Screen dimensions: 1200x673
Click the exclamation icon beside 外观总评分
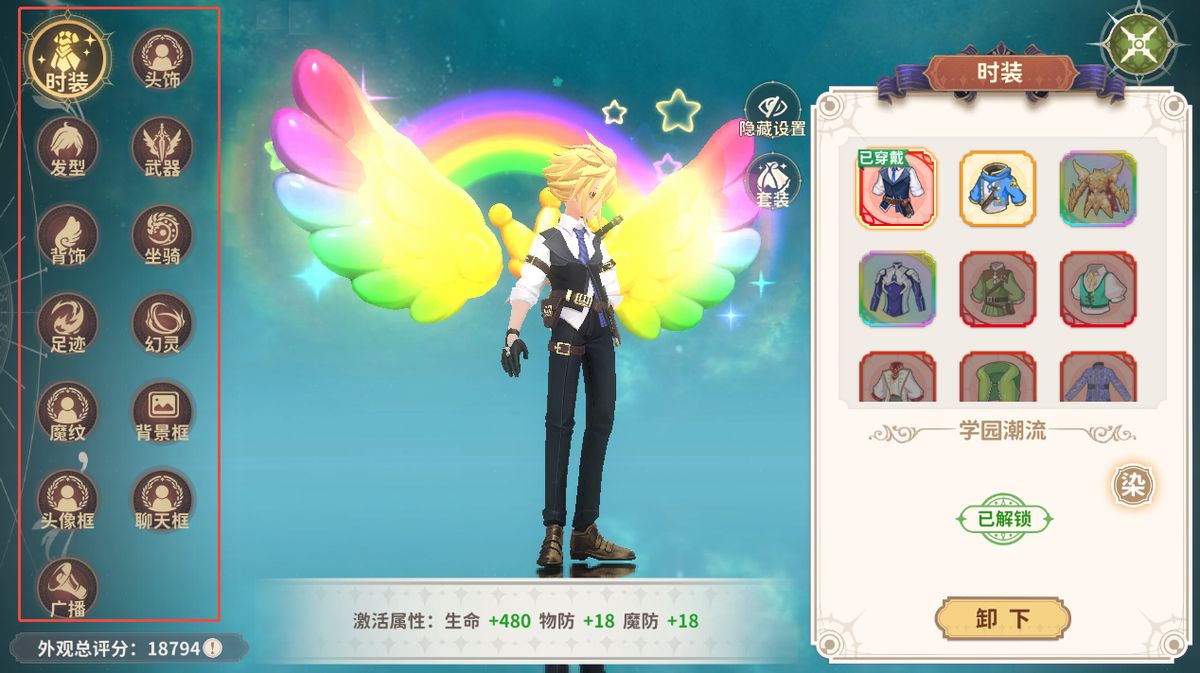tap(213, 648)
